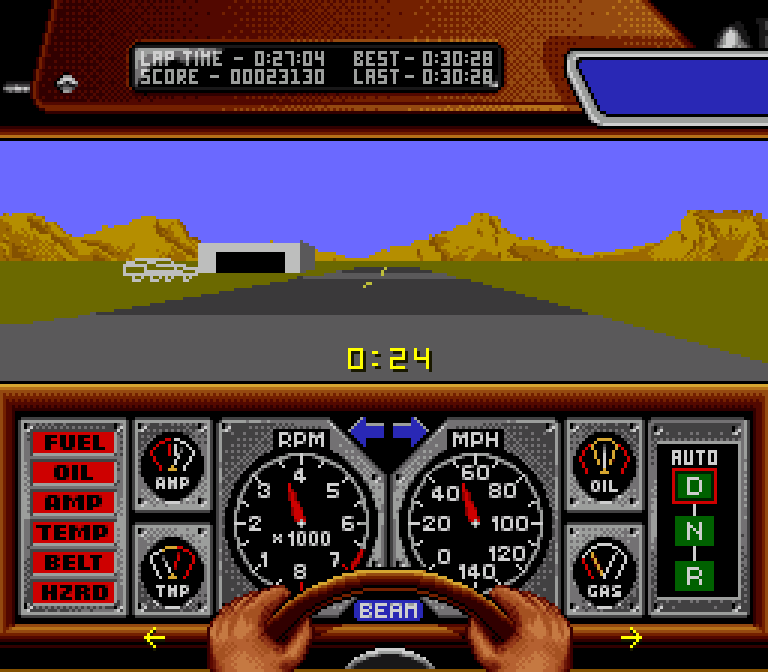Viewport: 768px width, 672px height.
Task: Activate the blue right turn indicator
Action: tap(410, 432)
